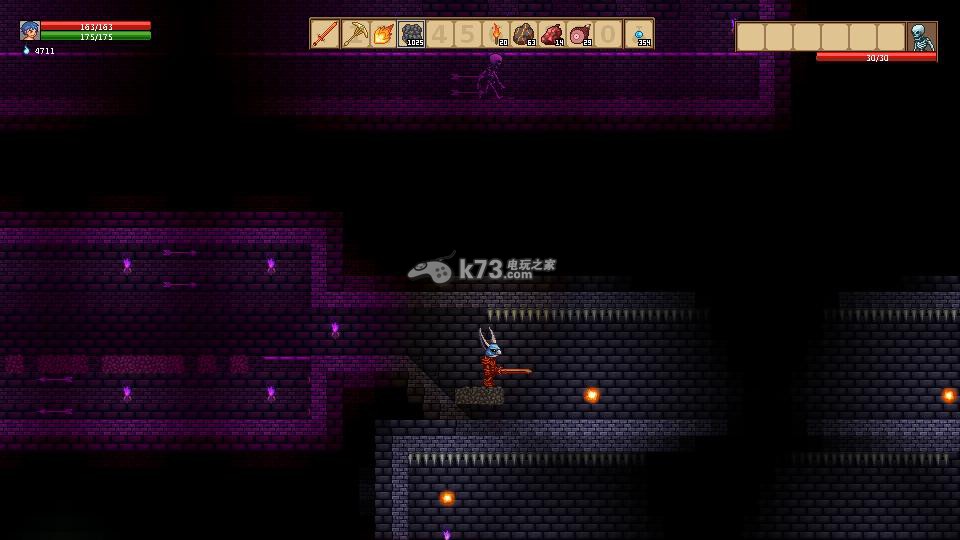Select the skeleton companion portrait

point(921,37)
